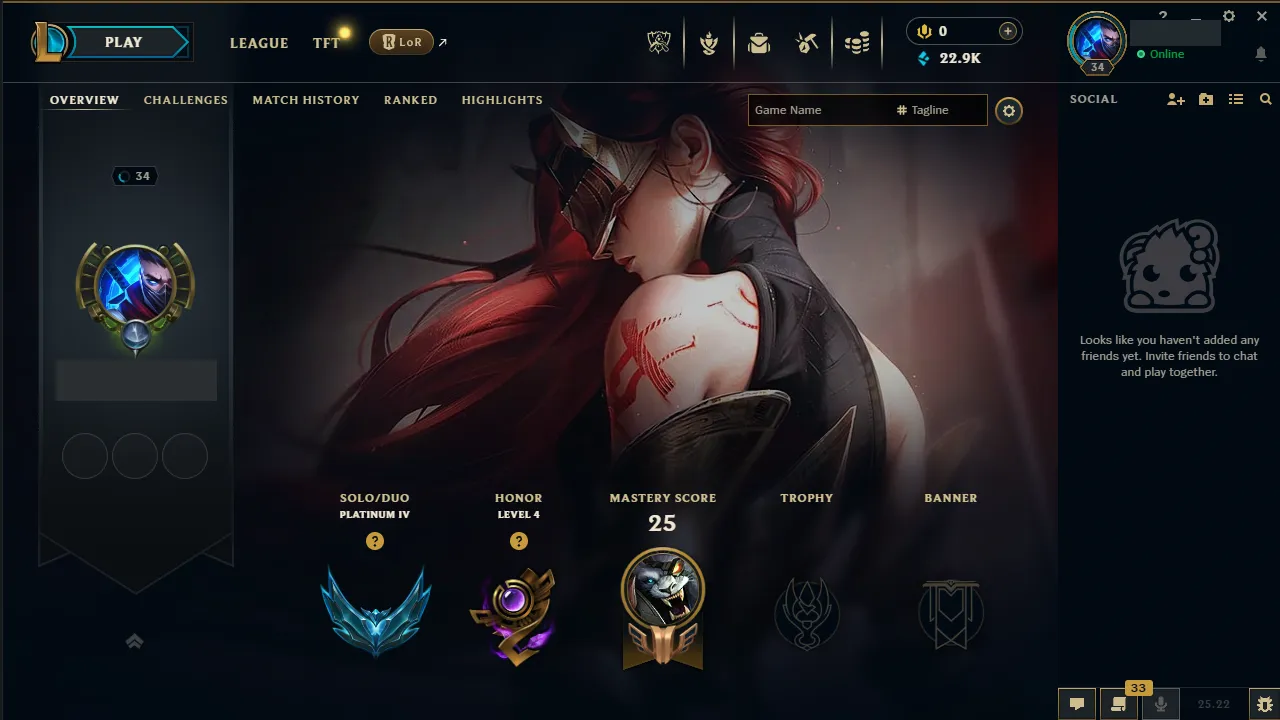The width and height of the screenshot is (1280, 720).
Task: Click the plus to purchase RP
Action: pyautogui.click(x=1008, y=31)
